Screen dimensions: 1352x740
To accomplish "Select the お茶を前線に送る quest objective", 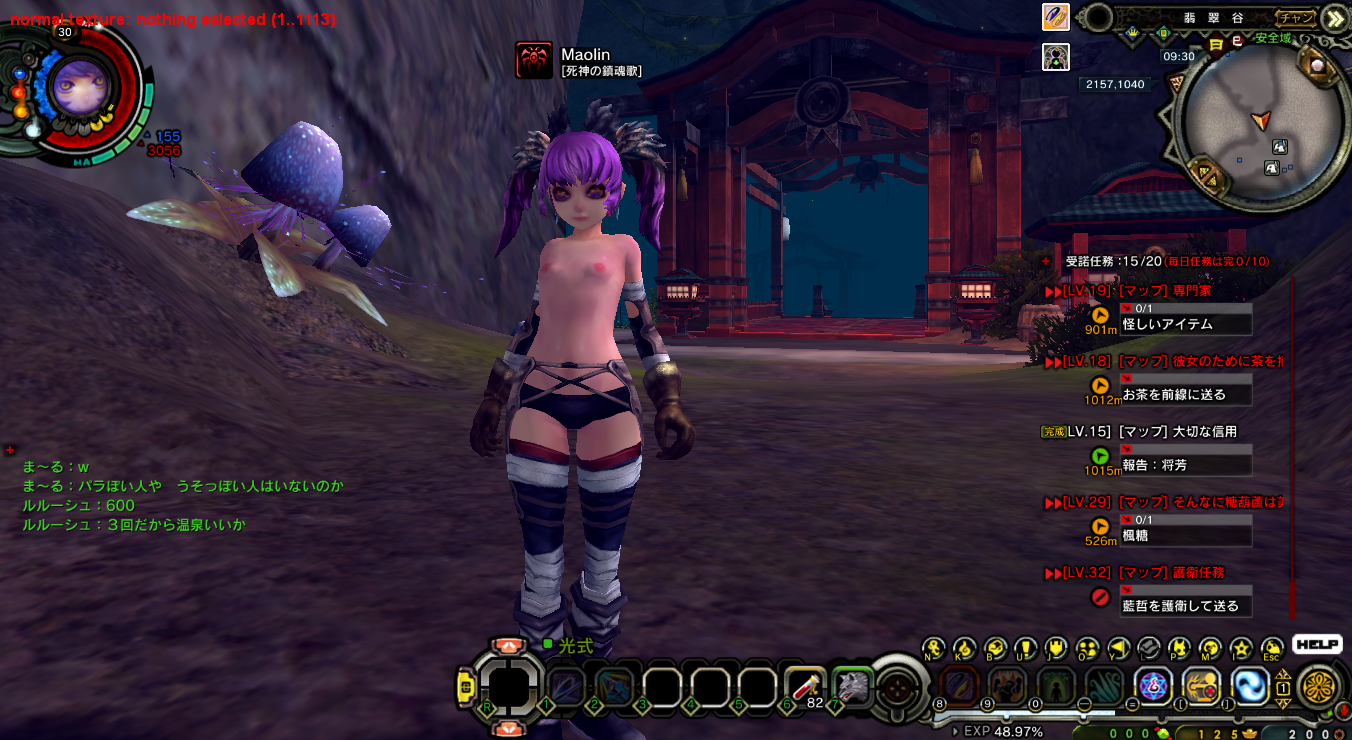I will click(x=1186, y=394).
